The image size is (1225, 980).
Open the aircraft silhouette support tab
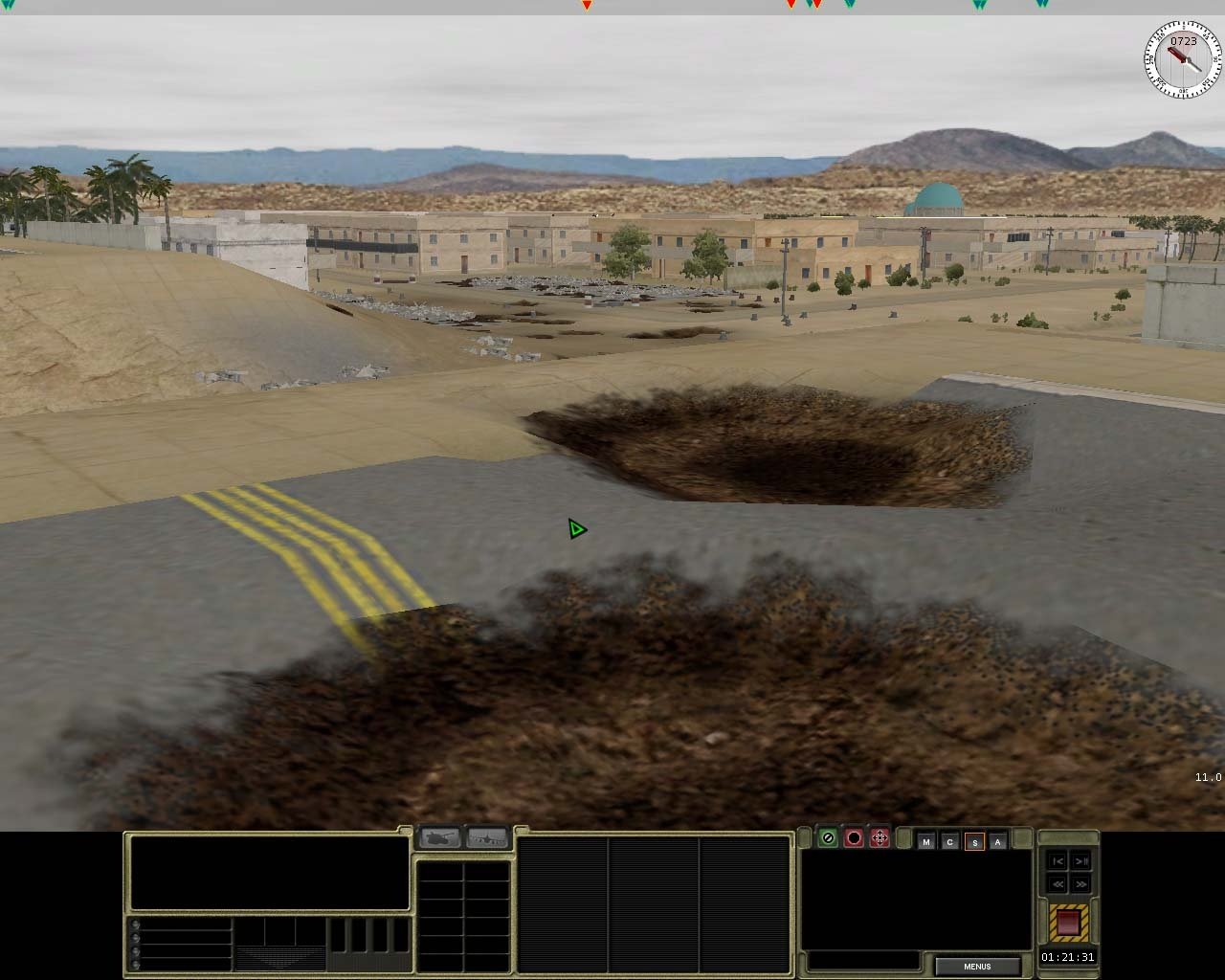pos(488,837)
